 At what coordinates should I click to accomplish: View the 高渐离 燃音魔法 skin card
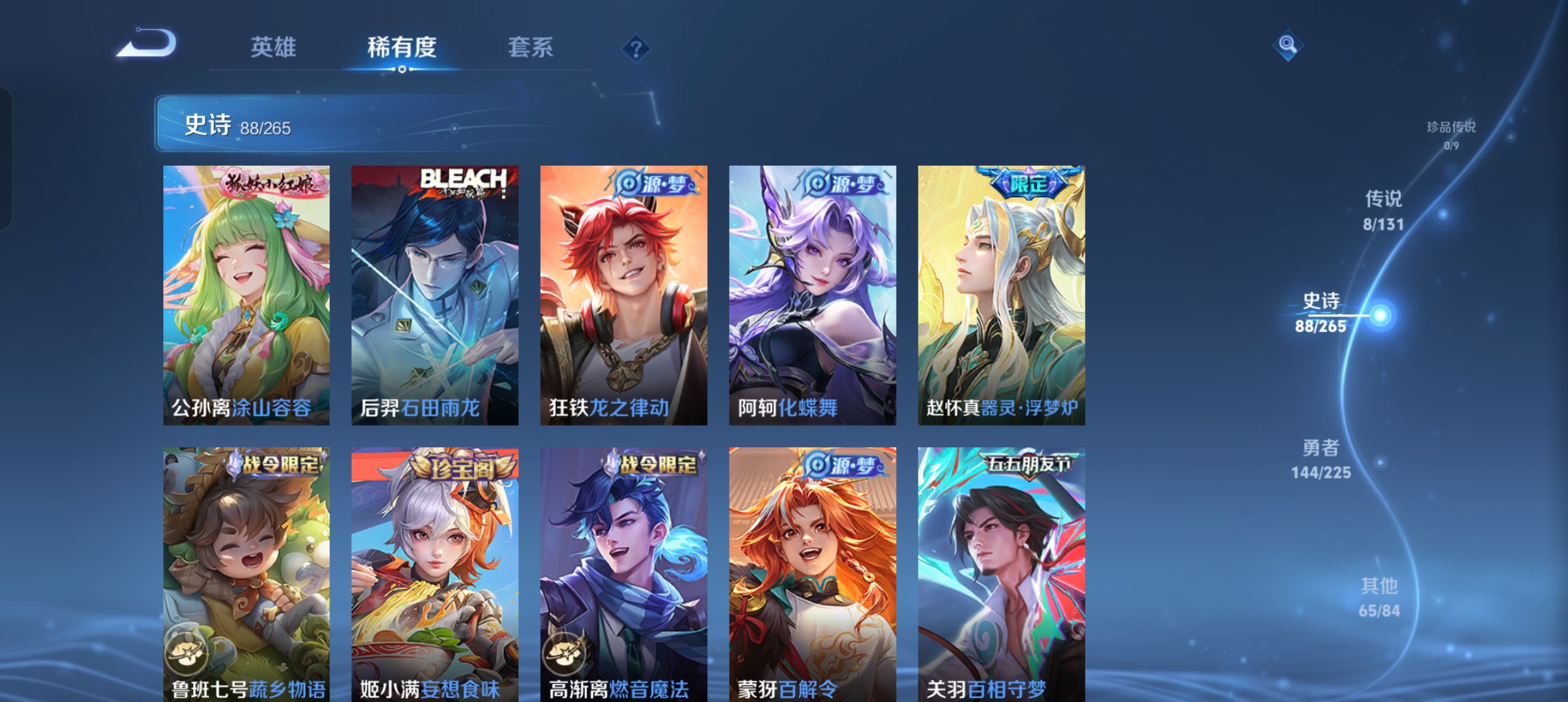click(x=623, y=573)
